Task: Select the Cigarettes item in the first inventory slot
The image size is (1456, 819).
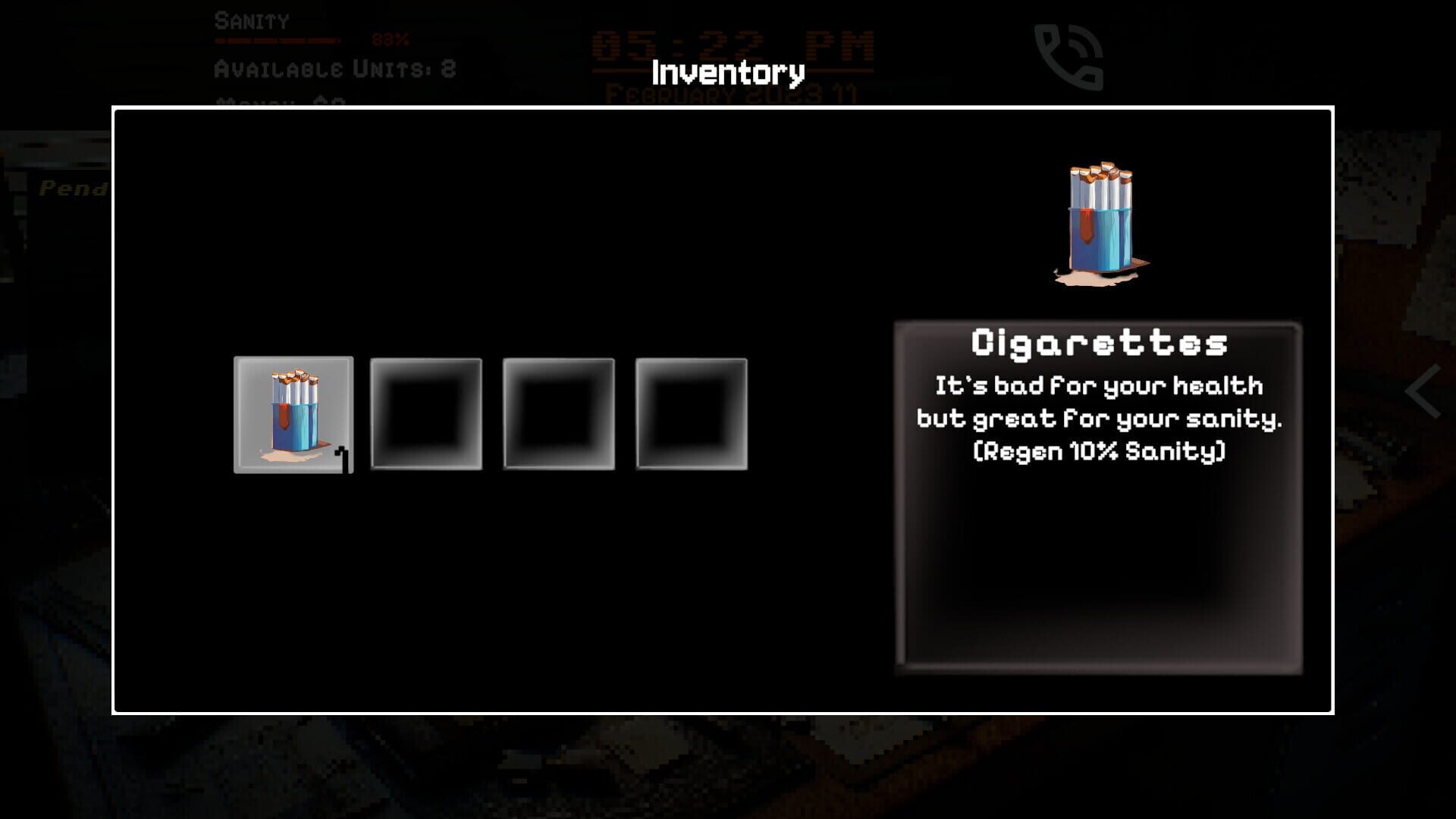Action: coord(293,415)
